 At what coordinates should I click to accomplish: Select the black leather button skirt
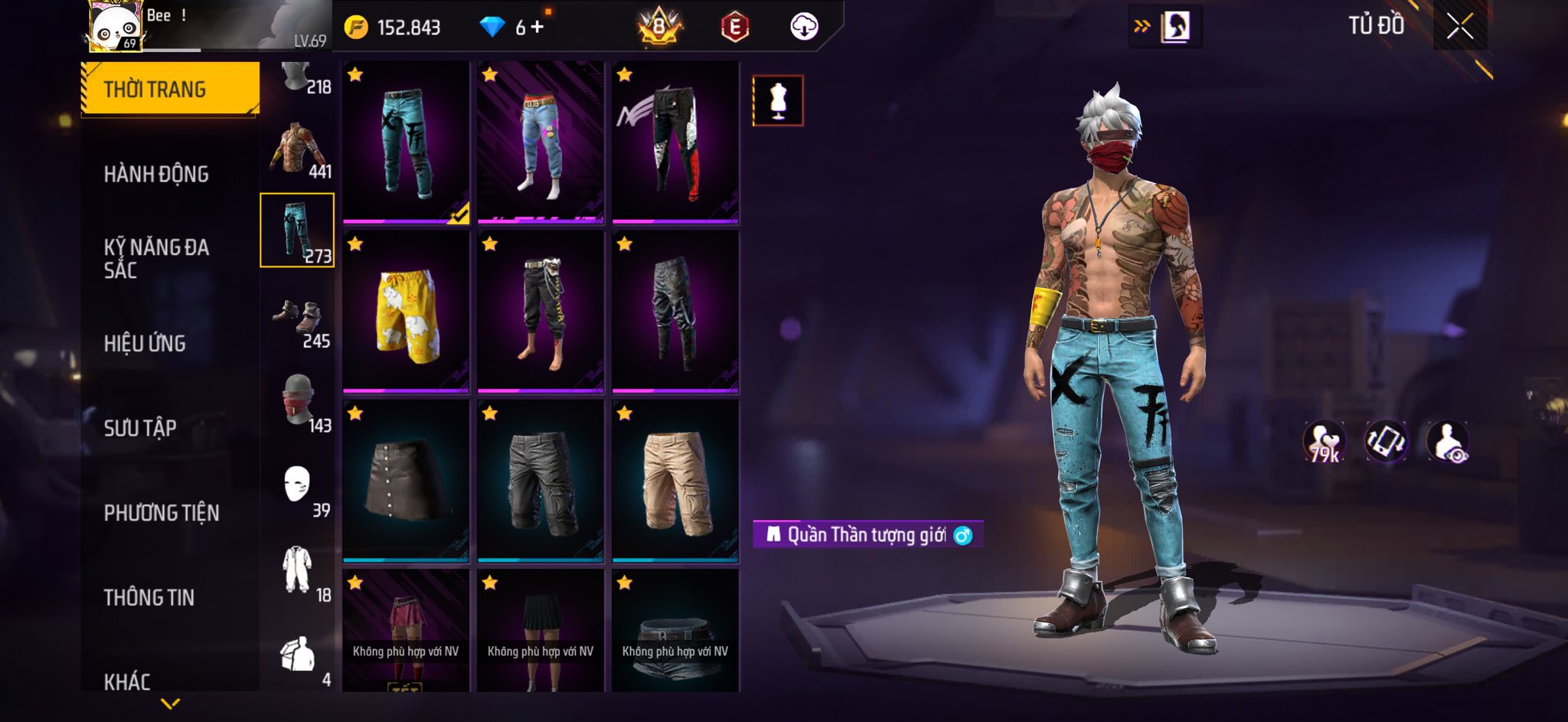pyautogui.click(x=406, y=481)
